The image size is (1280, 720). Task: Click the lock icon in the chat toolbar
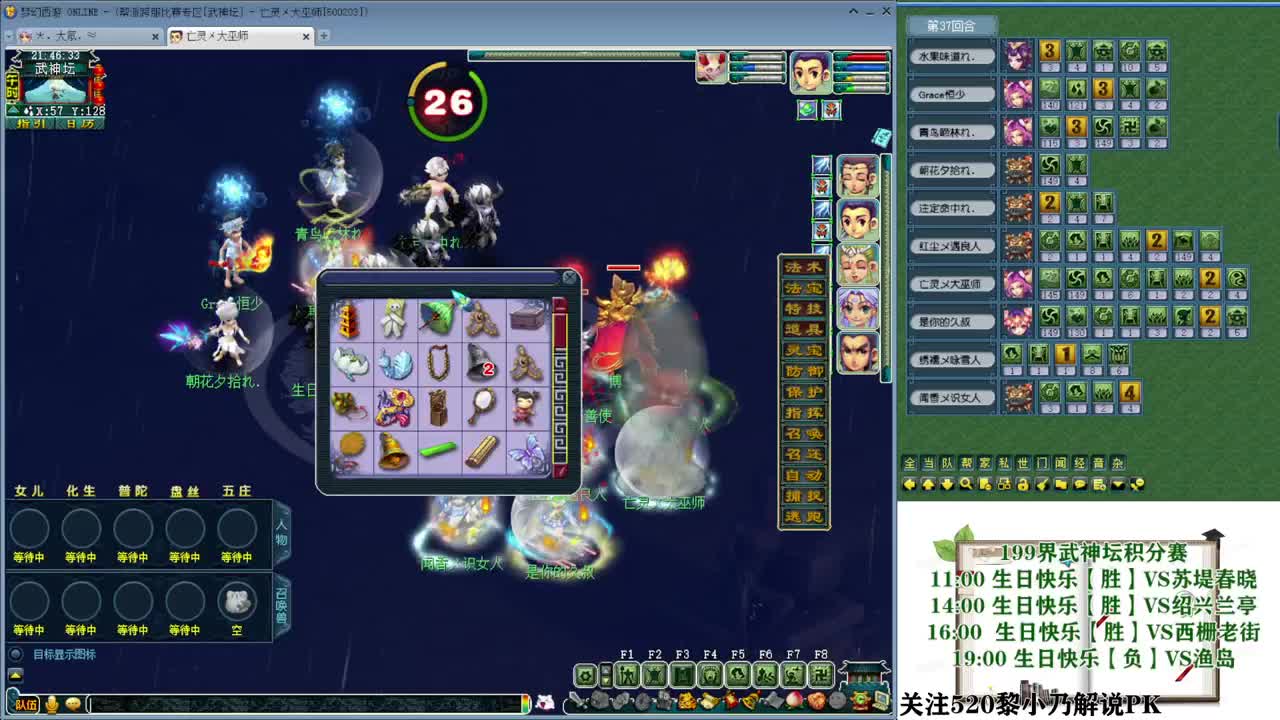click(x=1024, y=484)
